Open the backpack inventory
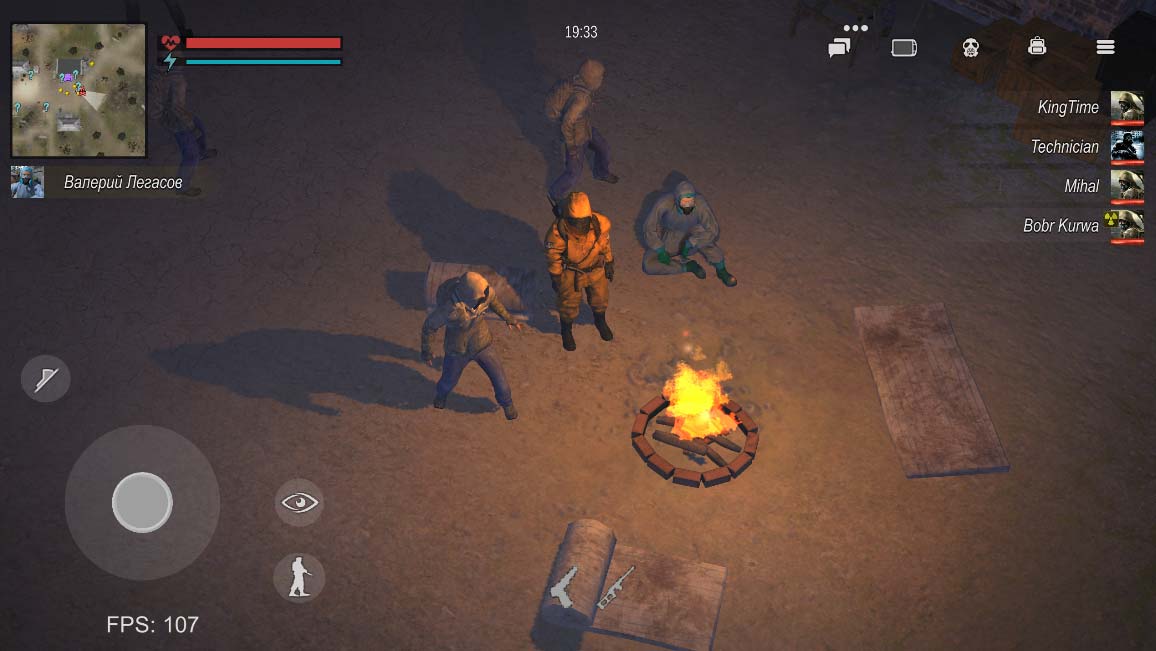1156x651 pixels. pos(1037,46)
